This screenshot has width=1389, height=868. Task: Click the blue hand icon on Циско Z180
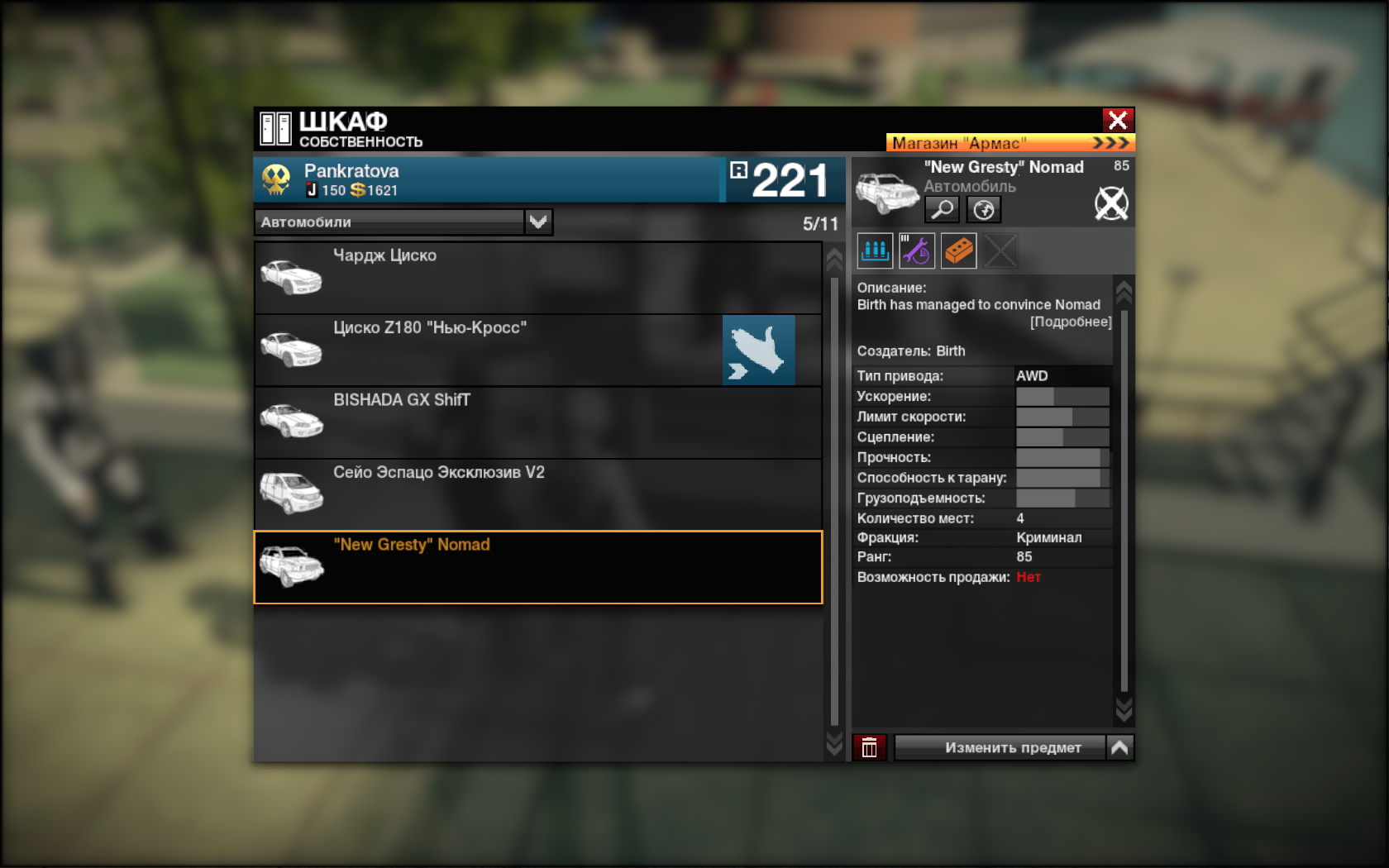point(759,350)
